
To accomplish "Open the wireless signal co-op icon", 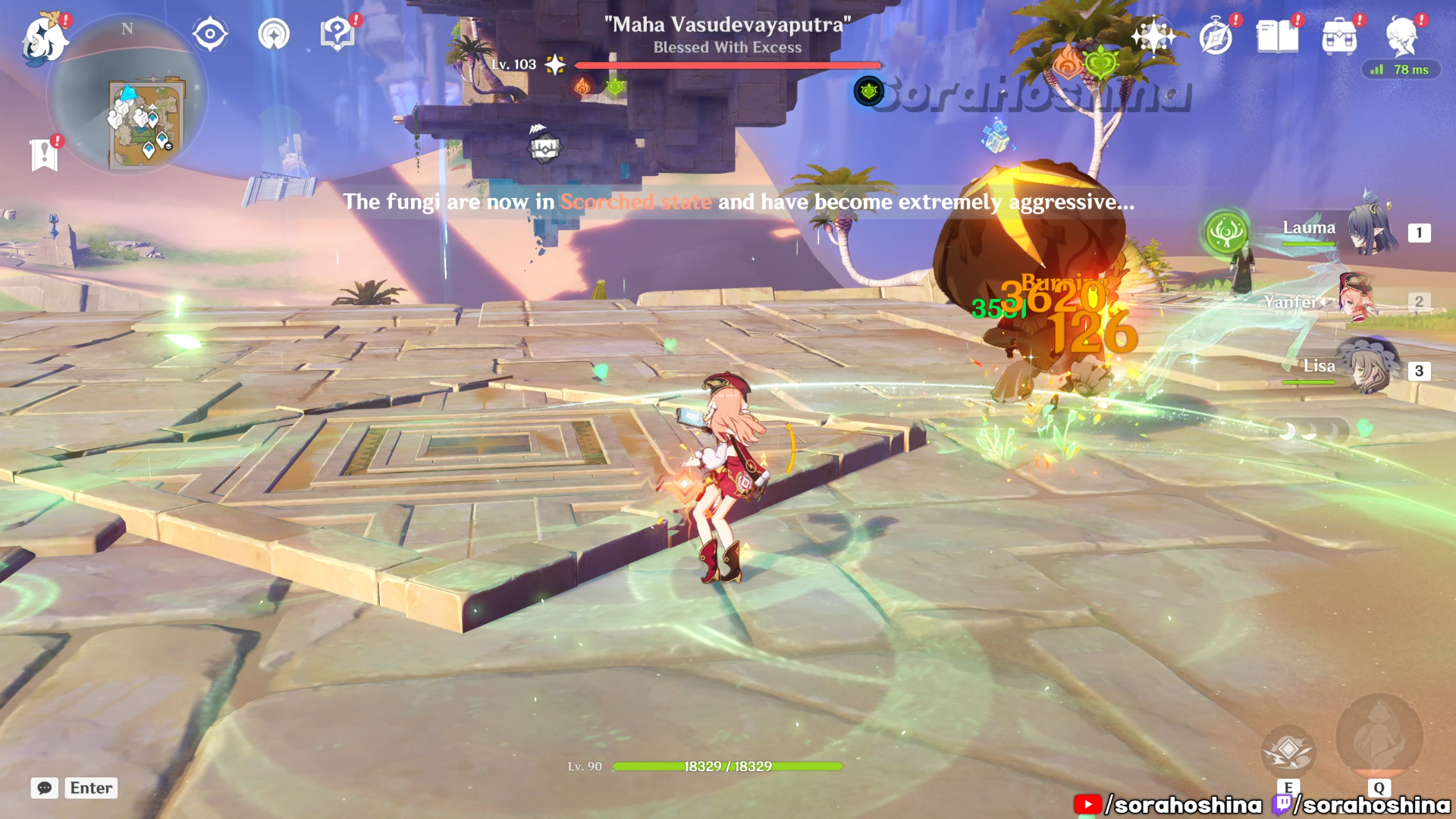I will coord(274,34).
